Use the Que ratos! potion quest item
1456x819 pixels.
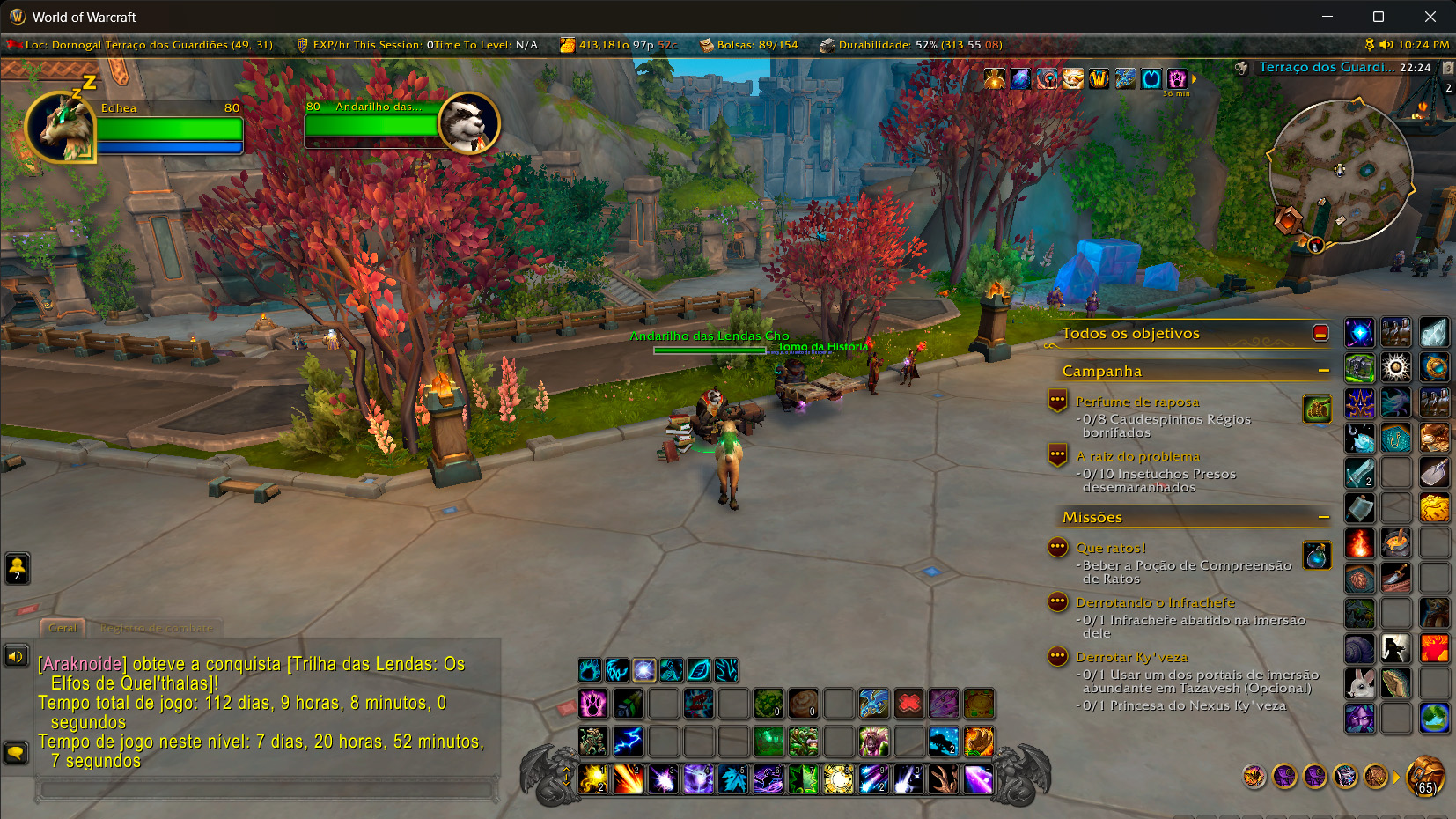pos(1317,556)
